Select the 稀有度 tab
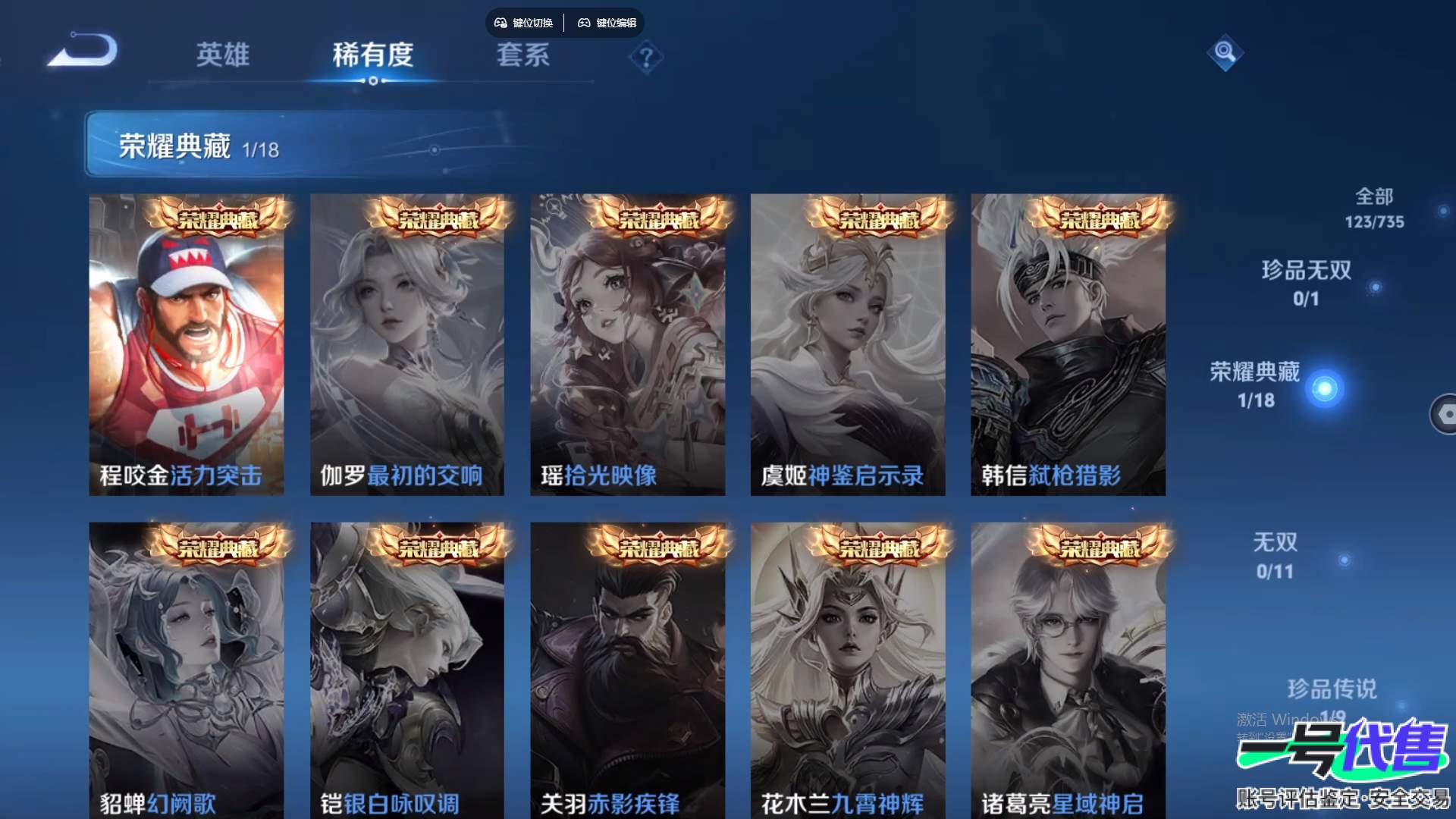This screenshot has width=1456, height=819. click(x=373, y=55)
